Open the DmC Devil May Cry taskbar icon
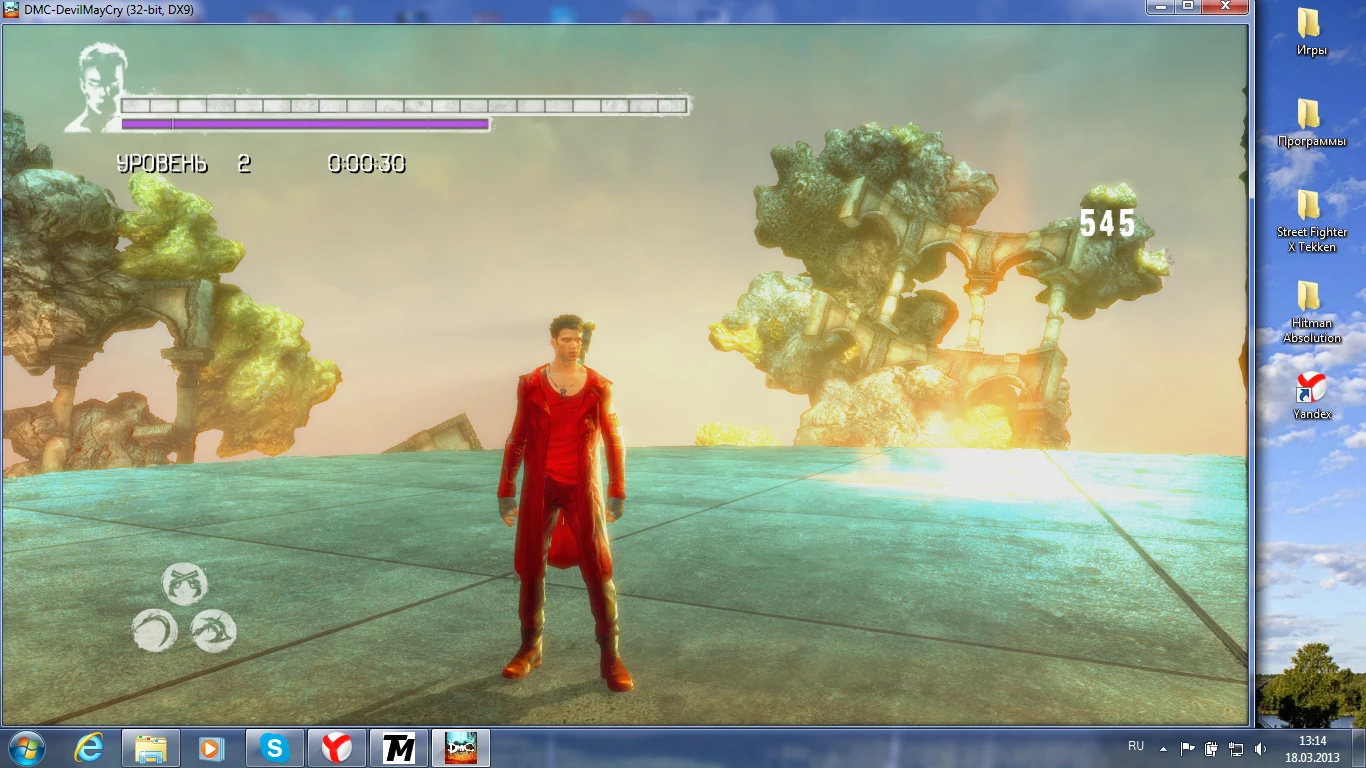 point(459,747)
